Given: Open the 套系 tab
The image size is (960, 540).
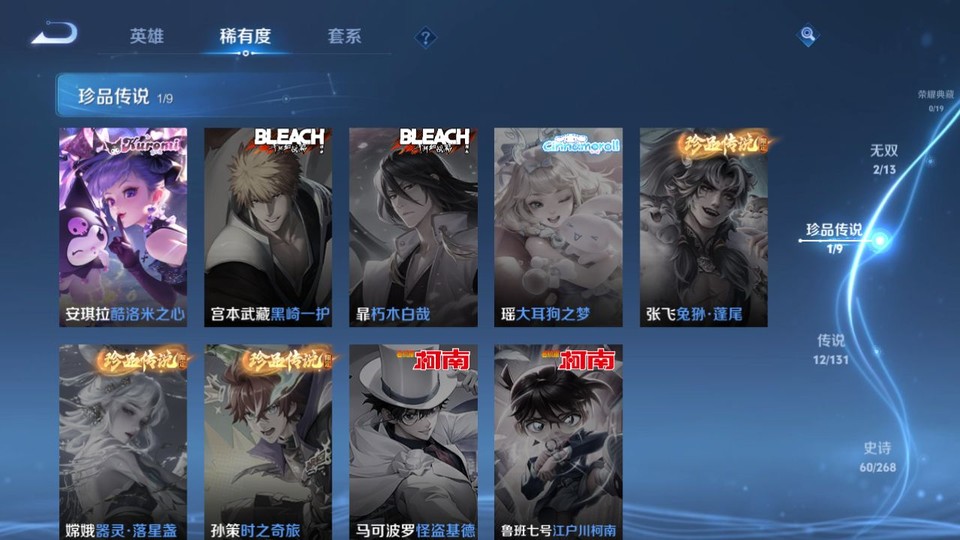Looking at the screenshot, I should (344, 36).
